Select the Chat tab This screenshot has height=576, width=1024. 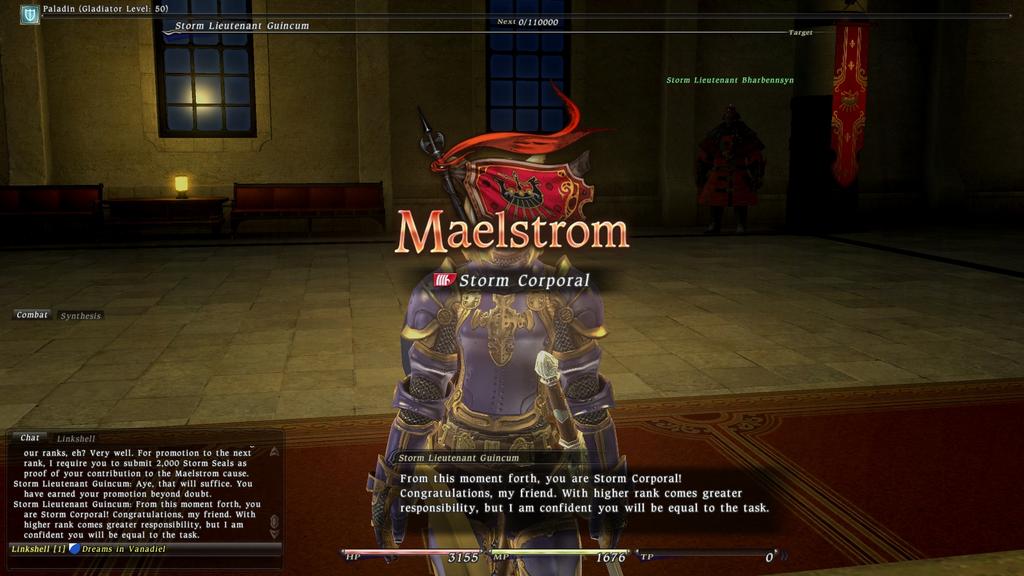pos(30,437)
